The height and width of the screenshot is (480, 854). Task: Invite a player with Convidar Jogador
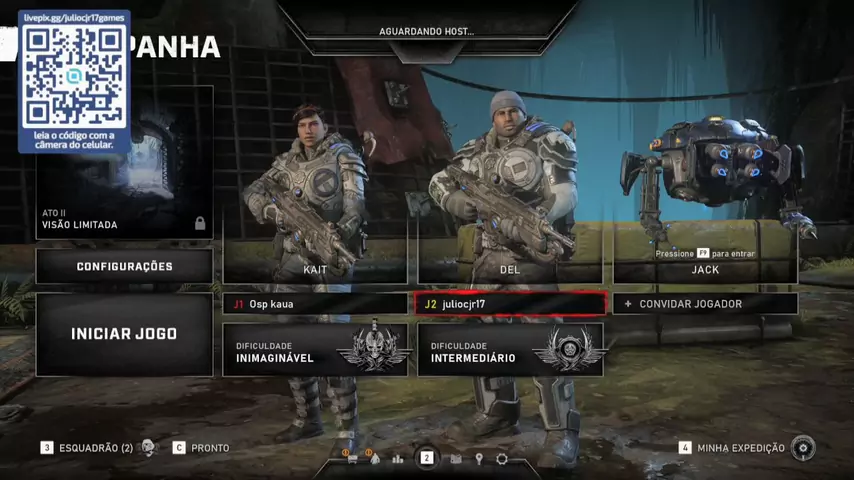[705, 303]
